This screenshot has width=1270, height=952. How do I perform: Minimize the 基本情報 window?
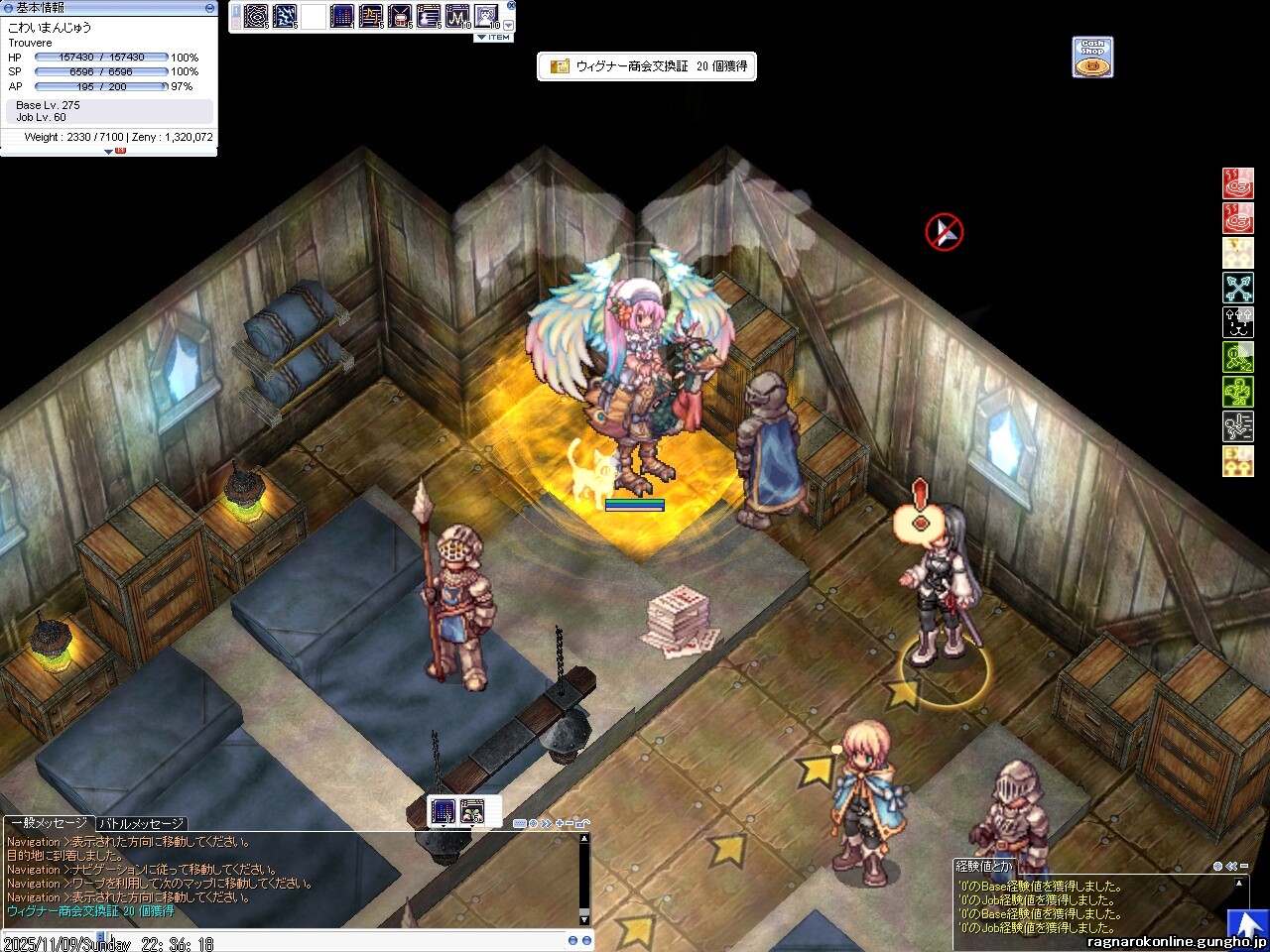209,7
